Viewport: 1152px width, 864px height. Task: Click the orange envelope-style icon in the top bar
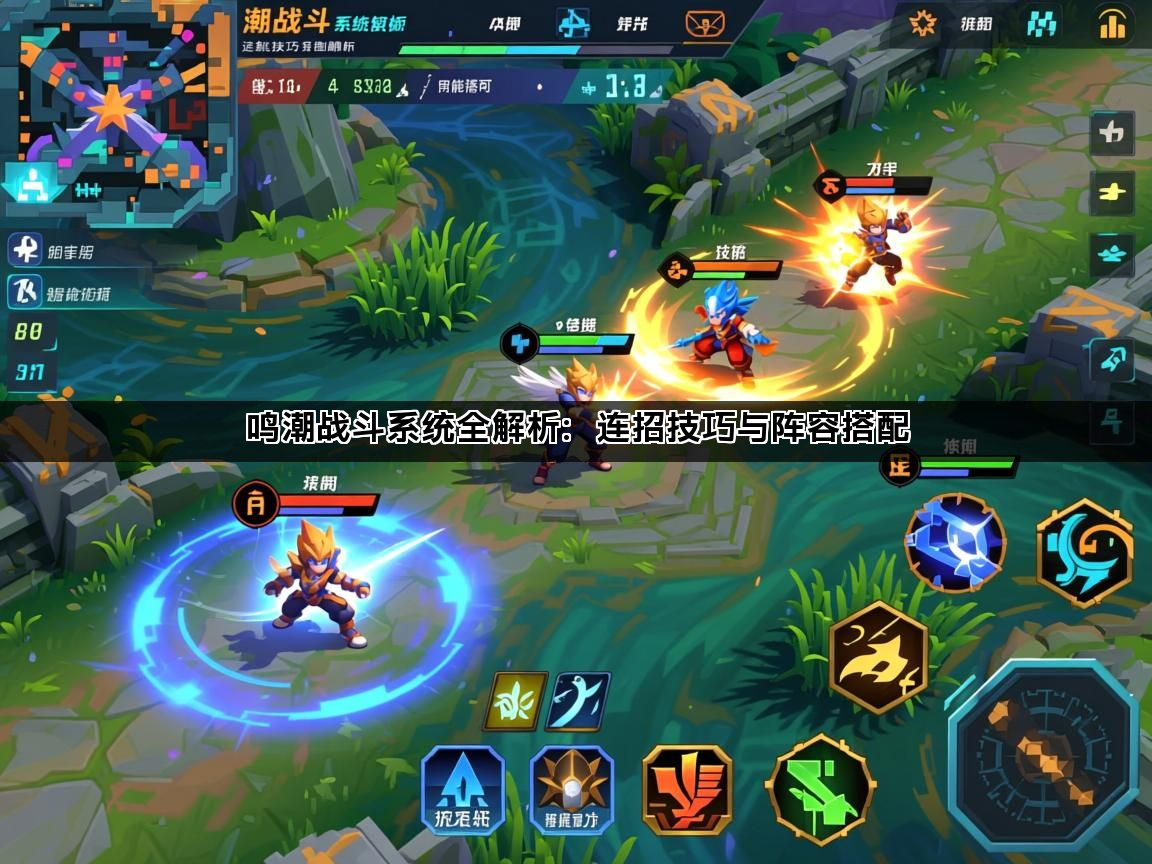pyautogui.click(x=705, y=23)
